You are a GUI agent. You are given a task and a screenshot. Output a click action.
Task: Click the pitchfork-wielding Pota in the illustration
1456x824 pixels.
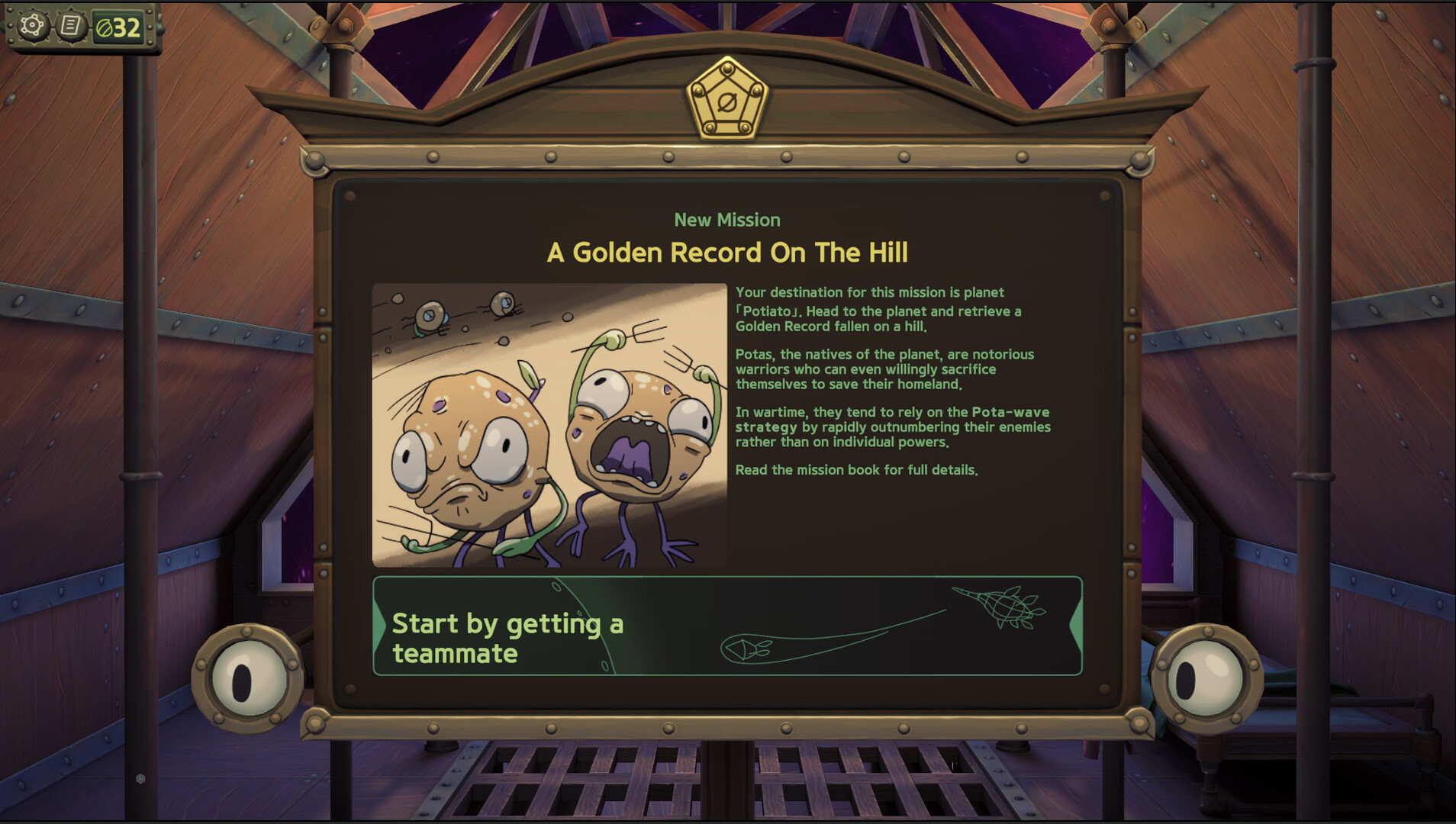pyautogui.click(x=641, y=435)
